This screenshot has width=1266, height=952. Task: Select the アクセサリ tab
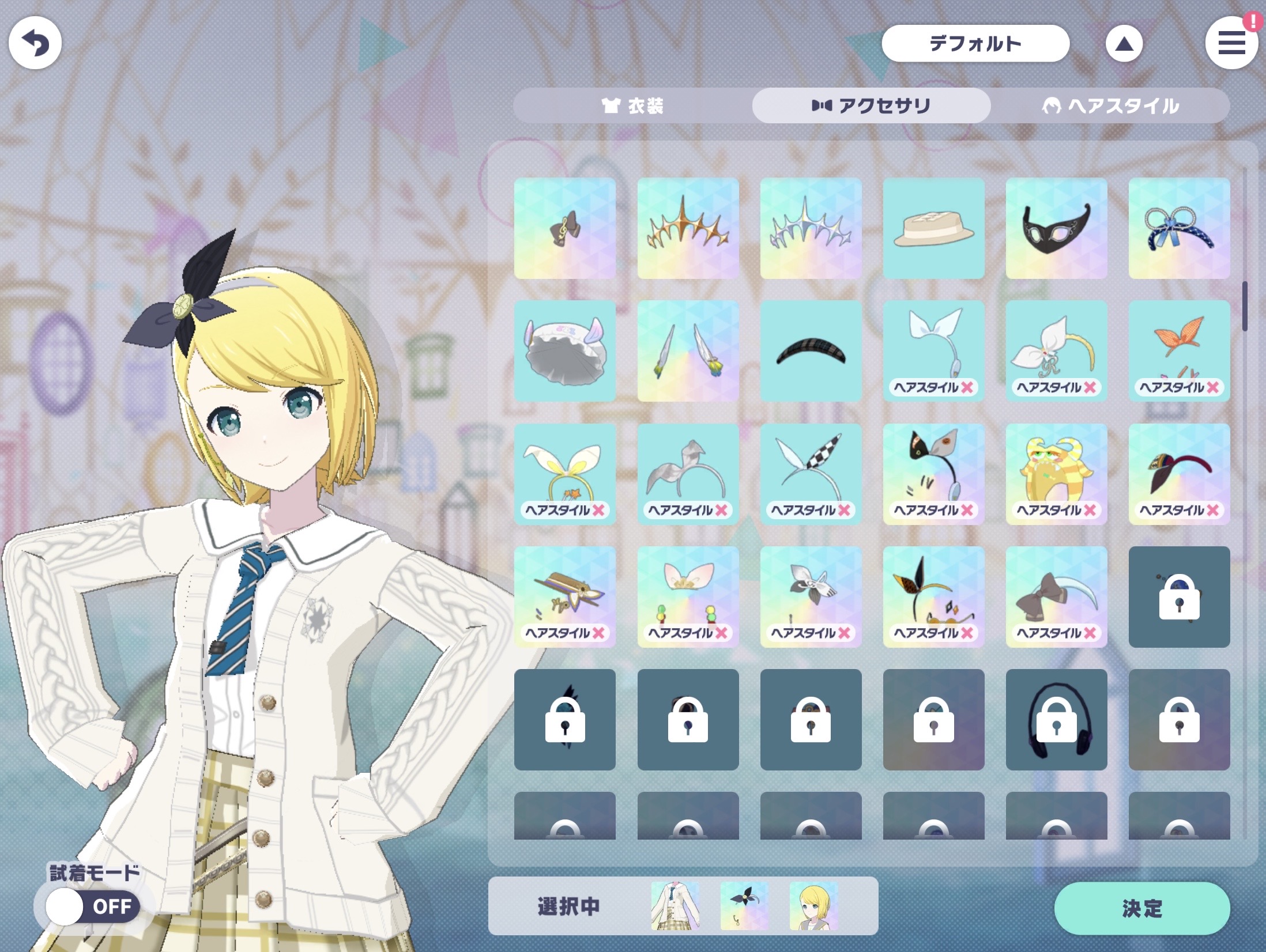click(x=871, y=105)
